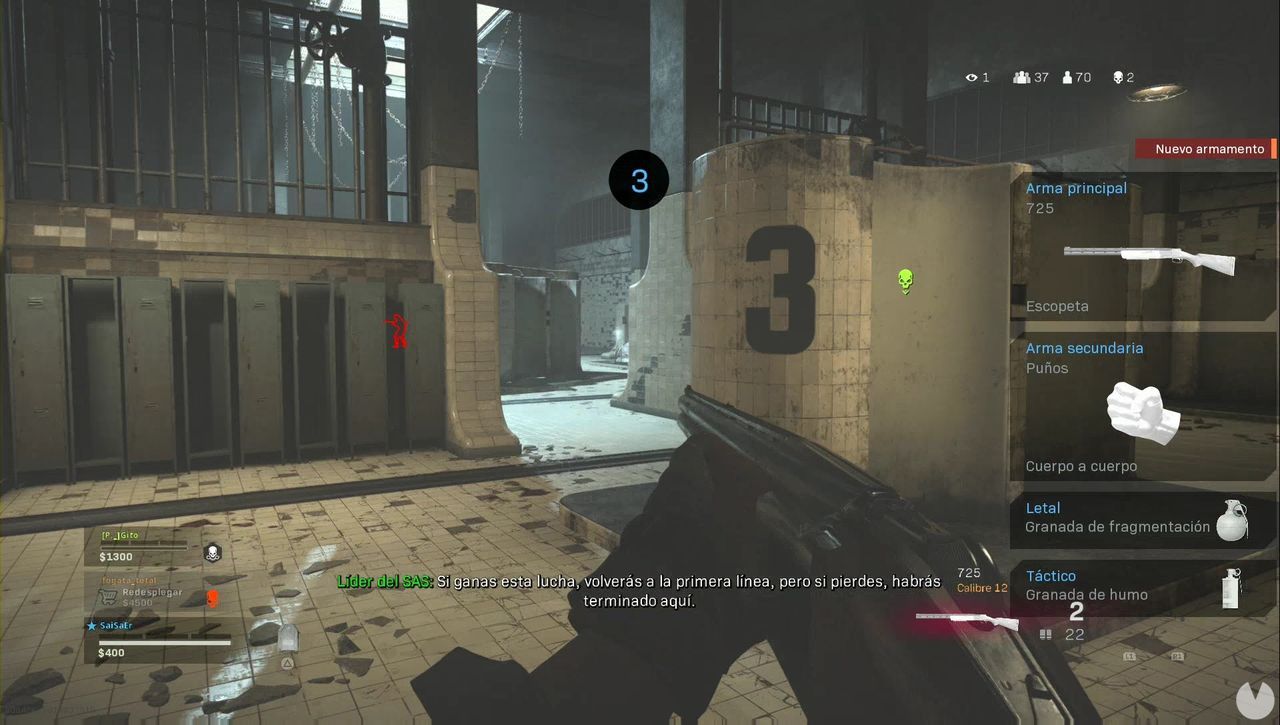Click the red danger icon under fogata_tetal
Image resolution: width=1280 pixels, height=725 pixels.
[212, 599]
